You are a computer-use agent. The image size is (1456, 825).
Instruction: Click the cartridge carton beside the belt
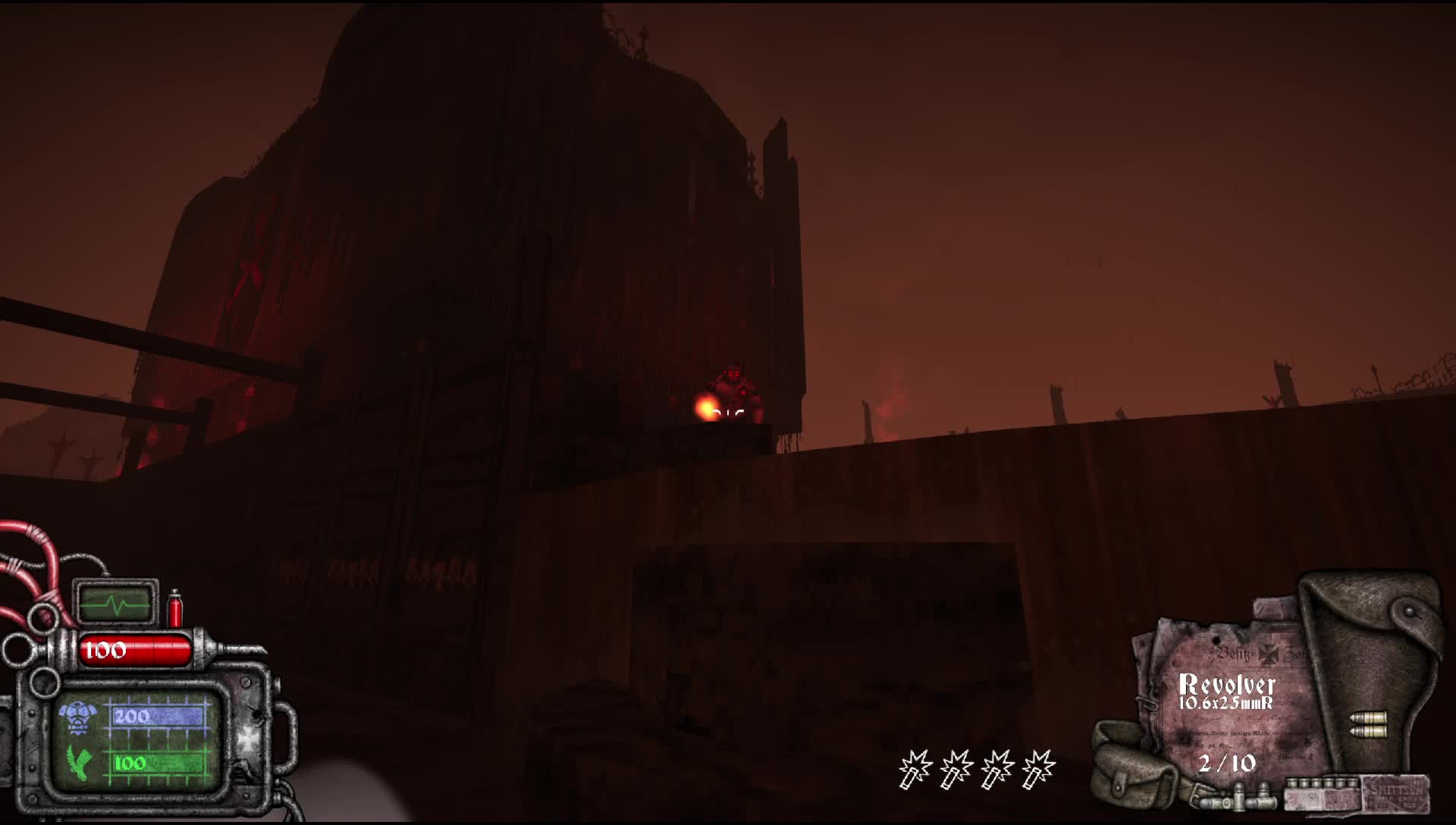pyautogui.click(x=1319, y=792)
